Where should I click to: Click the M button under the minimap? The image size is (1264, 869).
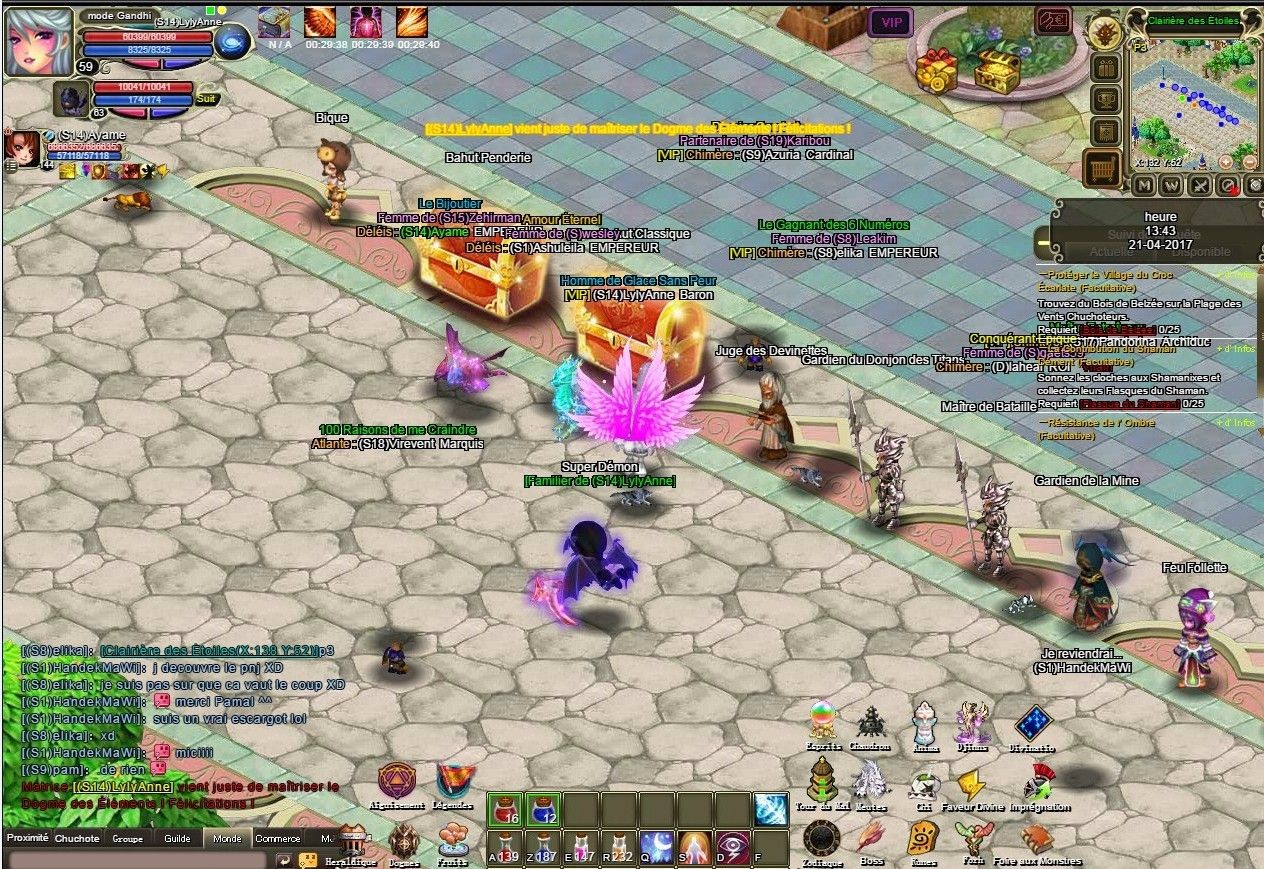(x=1144, y=185)
